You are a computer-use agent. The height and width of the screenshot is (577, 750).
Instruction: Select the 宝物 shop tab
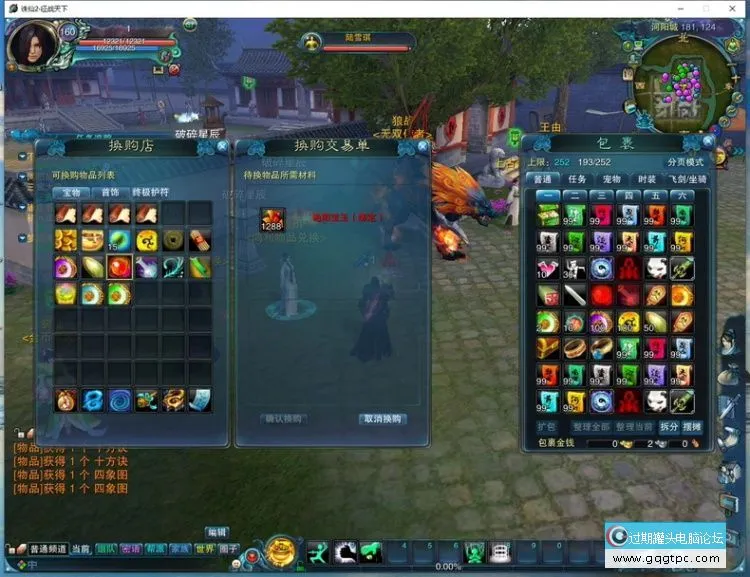70,192
